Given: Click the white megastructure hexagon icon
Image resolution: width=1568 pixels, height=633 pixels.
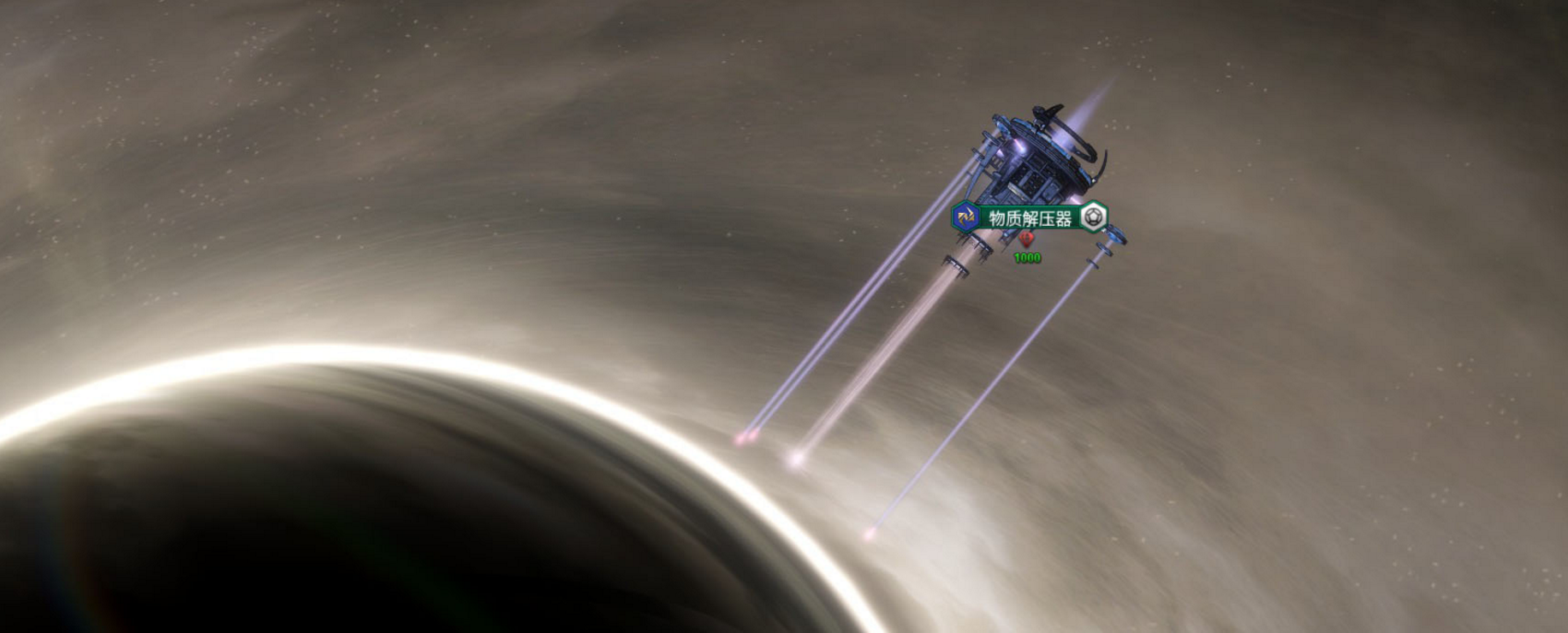Looking at the screenshot, I should click(1093, 217).
